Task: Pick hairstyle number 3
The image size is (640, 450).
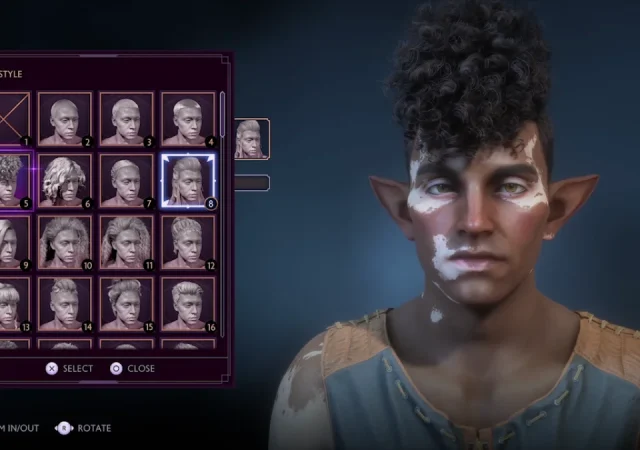Action: click(126, 119)
